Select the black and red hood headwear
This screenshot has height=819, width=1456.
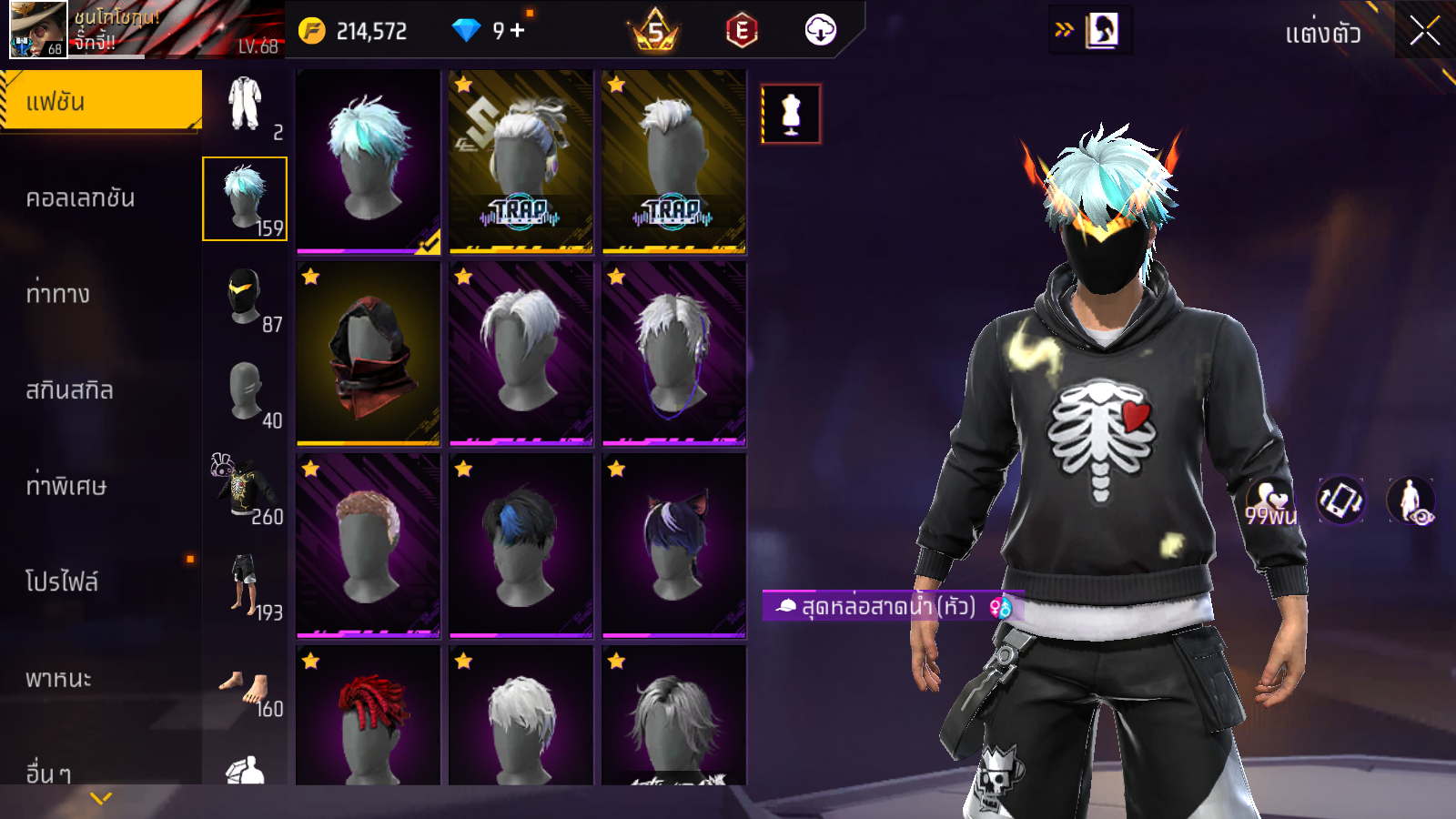point(369,354)
